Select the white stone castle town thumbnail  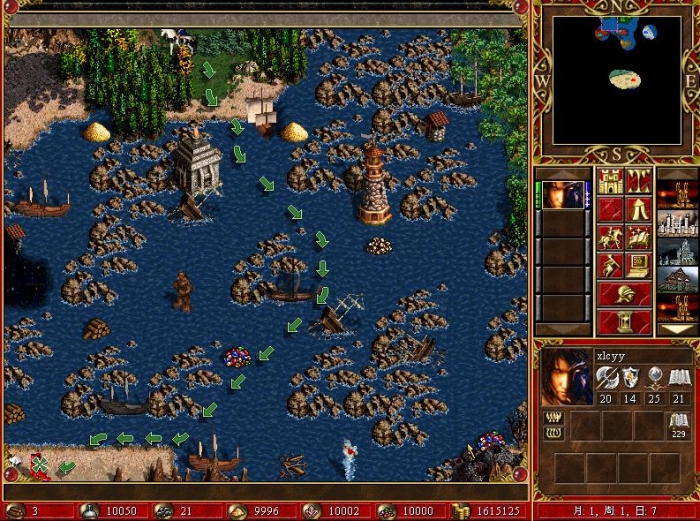(677, 223)
